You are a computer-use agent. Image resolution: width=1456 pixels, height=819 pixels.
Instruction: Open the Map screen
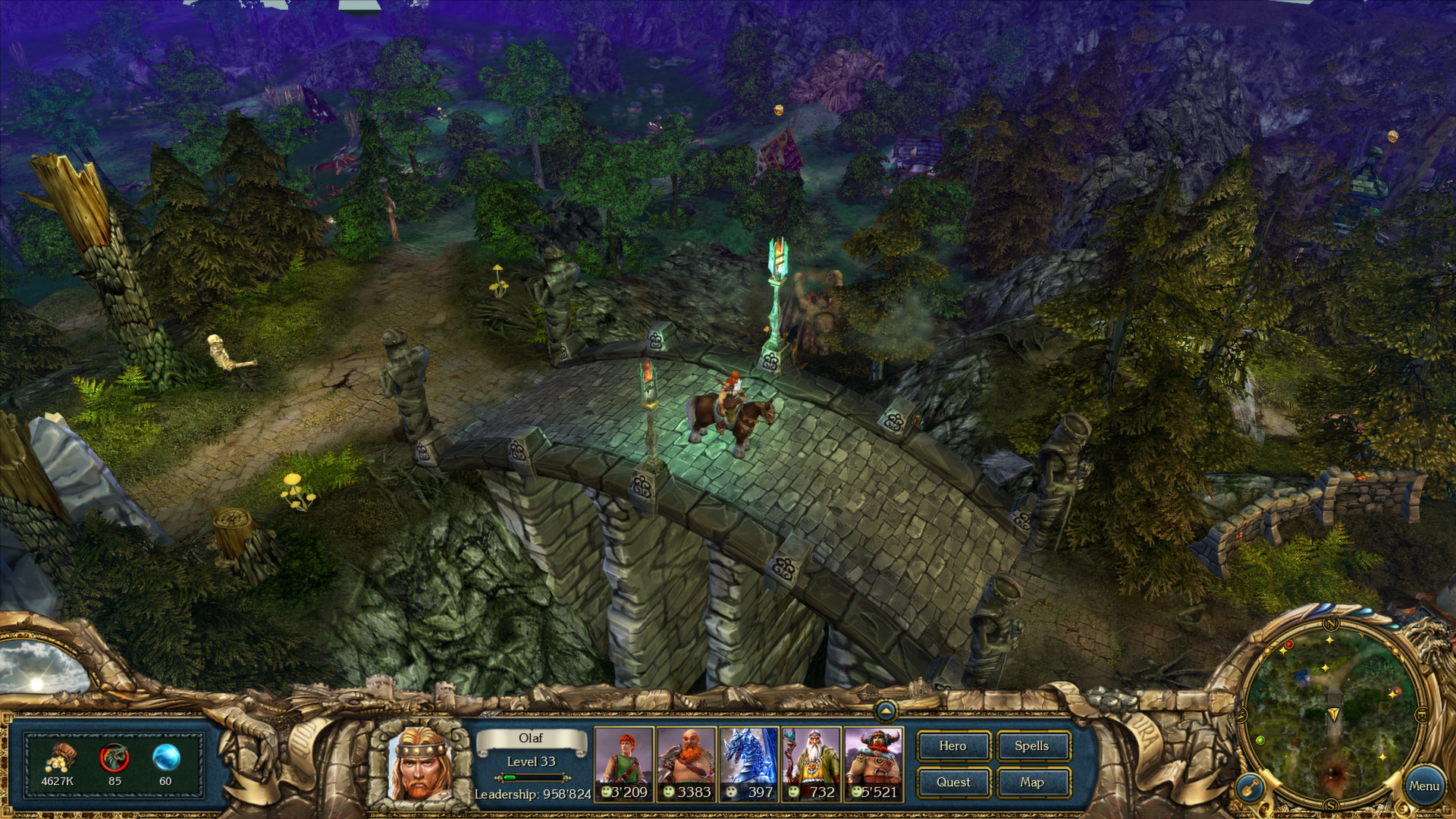(x=1033, y=782)
